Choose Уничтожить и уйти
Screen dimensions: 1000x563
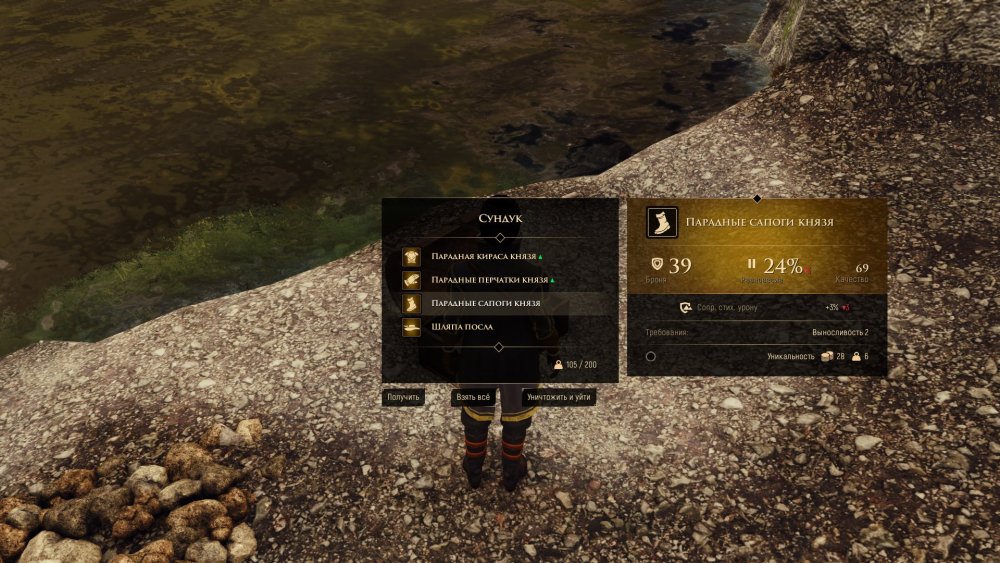point(559,397)
